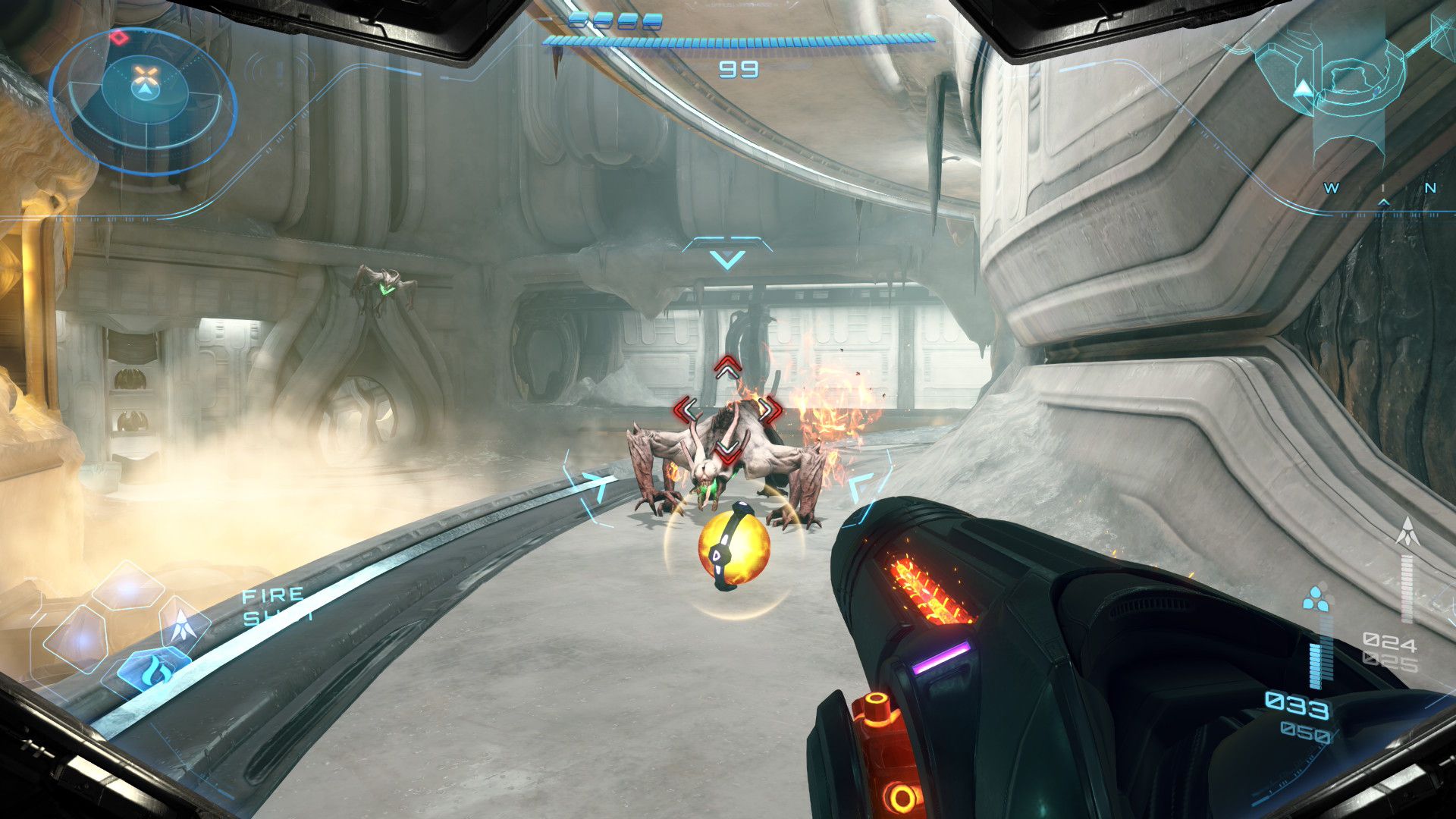This screenshot has width=1456, height=819.
Task: Click the missile icon above the ammo gauge
Action: (1407, 532)
